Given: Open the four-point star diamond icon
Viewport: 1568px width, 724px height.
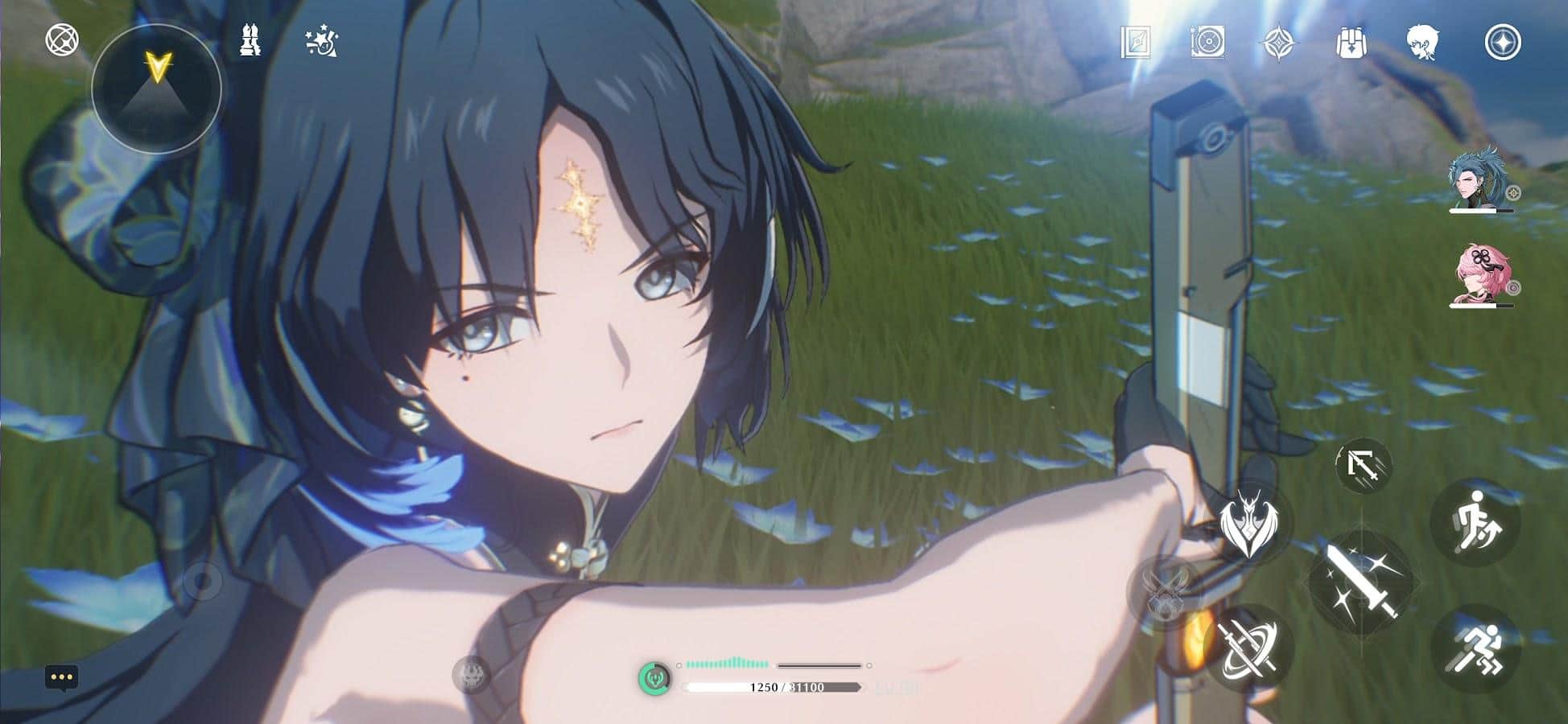Looking at the screenshot, I should (x=1278, y=42).
